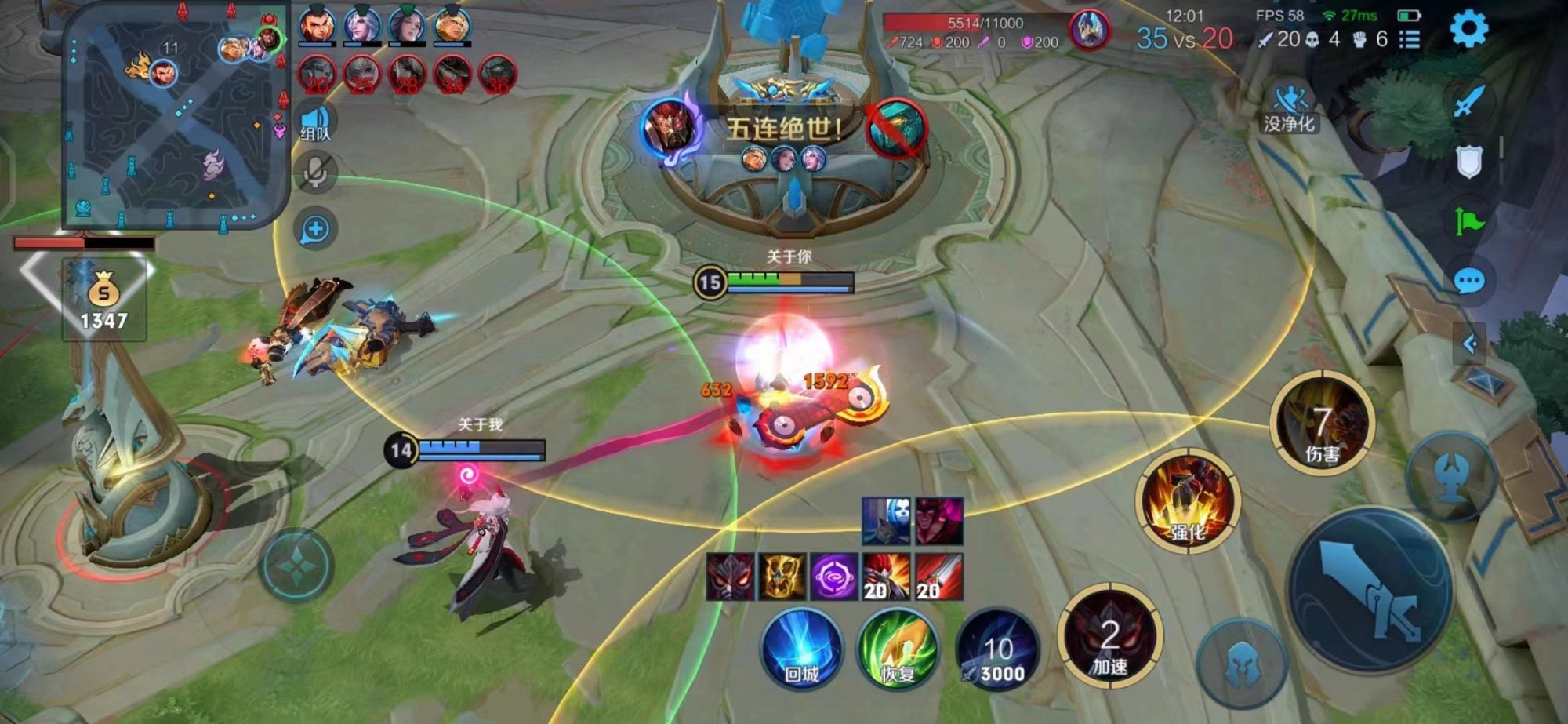Image resolution: width=1568 pixels, height=724 pixels.
Task: Cast the 强化 skill
Action: [x=1187, y=500]
